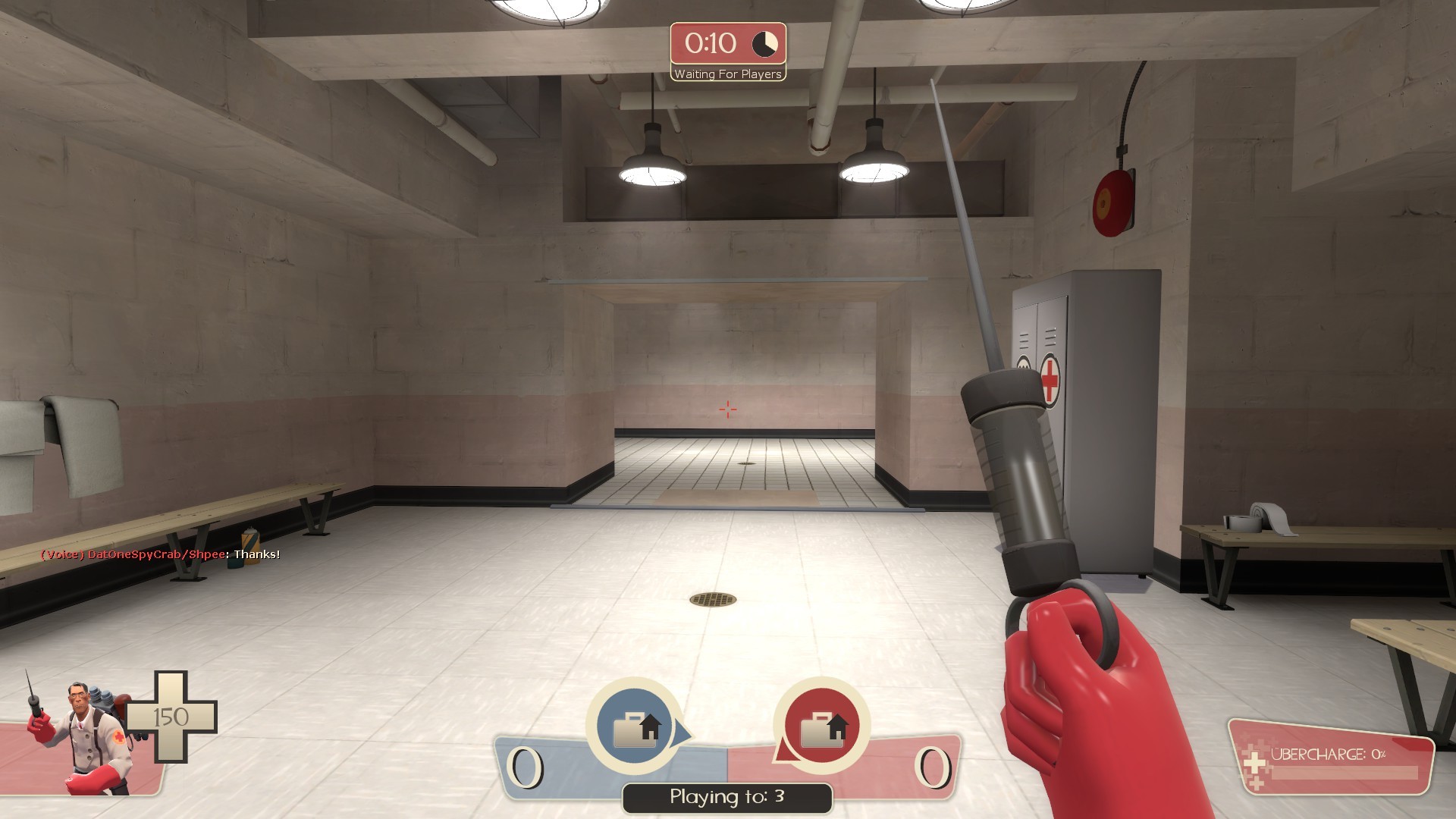Open the Waiting For Players banner
1456x819 pixels.
[726, 74]
